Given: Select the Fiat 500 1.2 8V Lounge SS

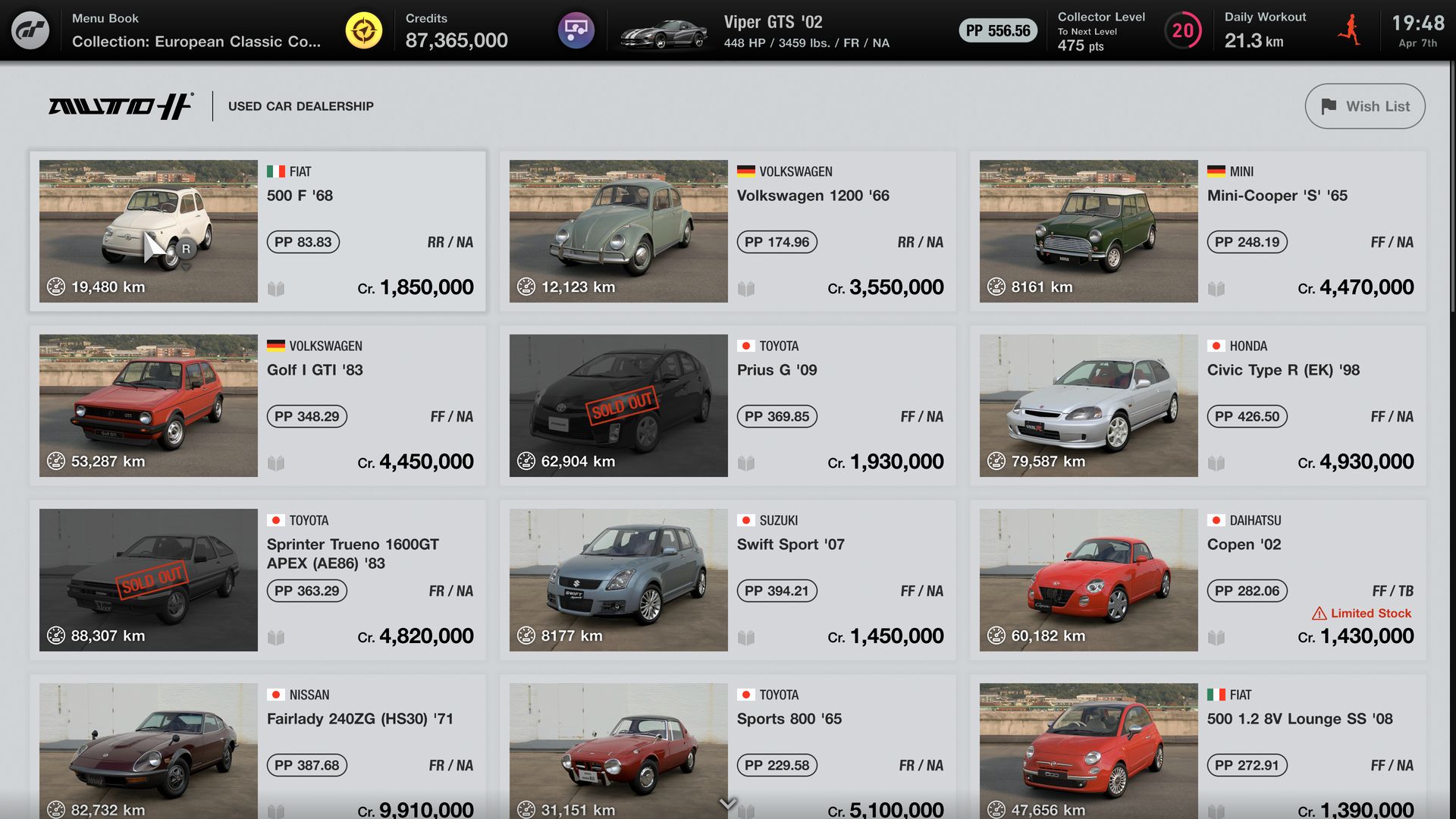Looking at the screenshot, I should click(x=1198, y=749).
